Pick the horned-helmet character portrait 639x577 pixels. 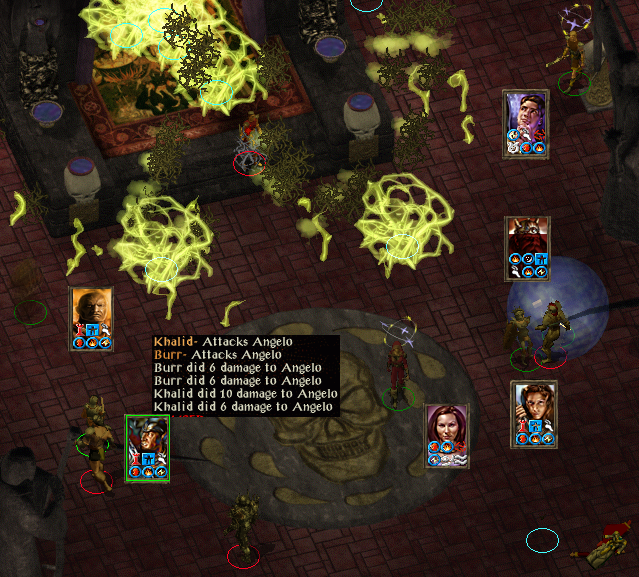tap(527, 246)
